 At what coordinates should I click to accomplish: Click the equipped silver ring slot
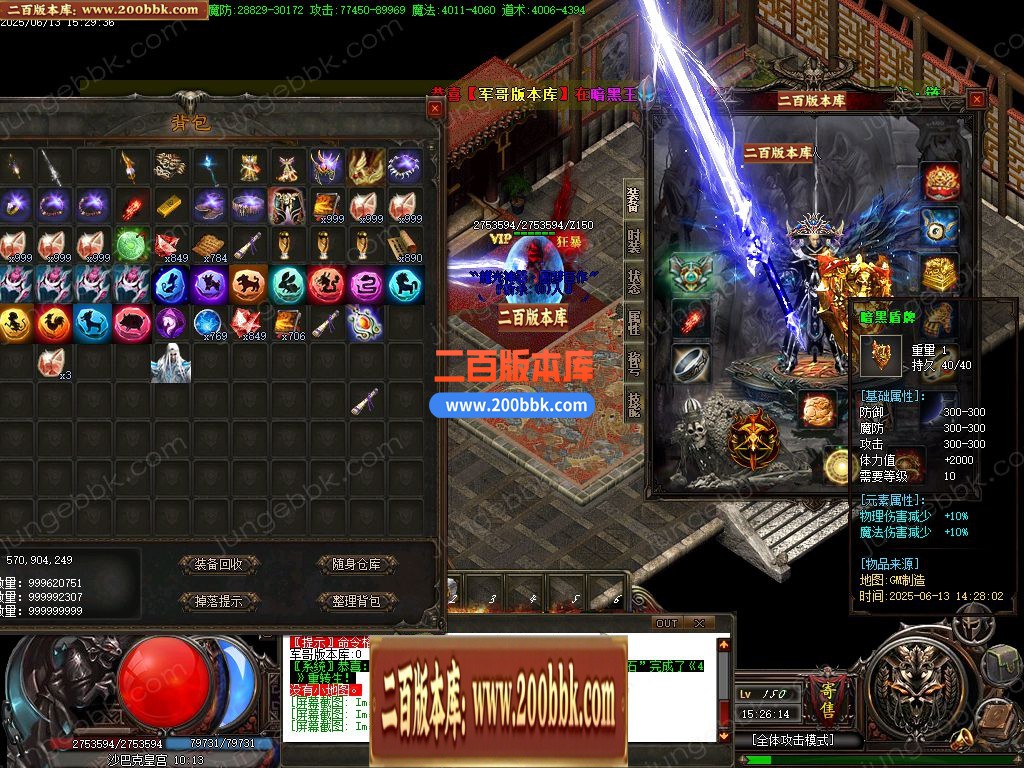[x=690, y=364]
